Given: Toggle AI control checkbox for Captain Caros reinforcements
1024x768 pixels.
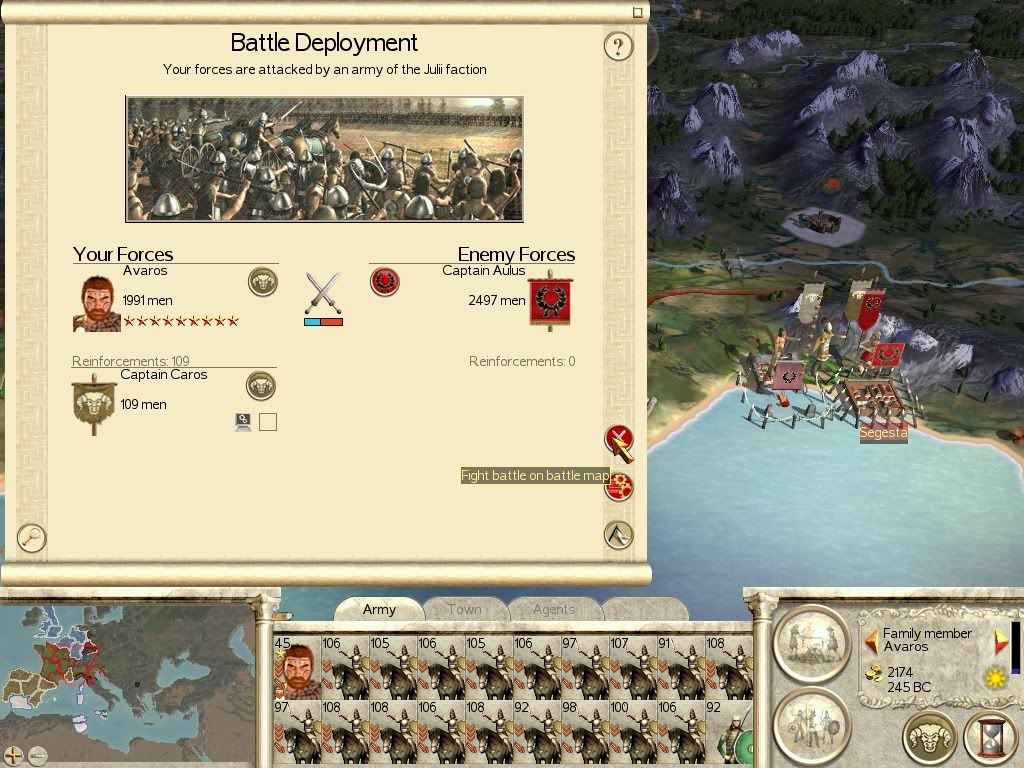Looking at the screenshot, I should (x=268, y=422).
